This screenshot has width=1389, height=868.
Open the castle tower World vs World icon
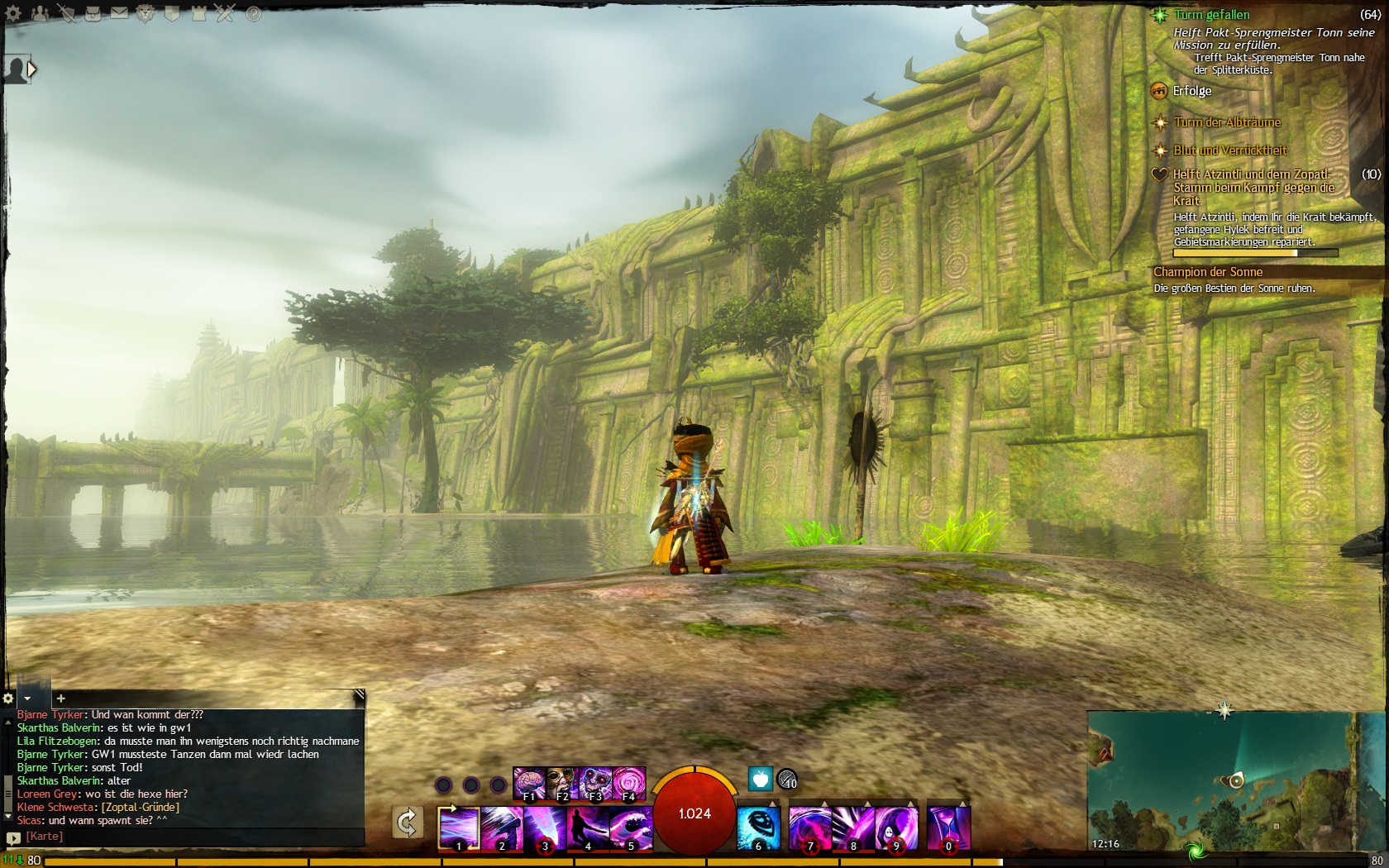pyautogui.click(x=199, y=13)
